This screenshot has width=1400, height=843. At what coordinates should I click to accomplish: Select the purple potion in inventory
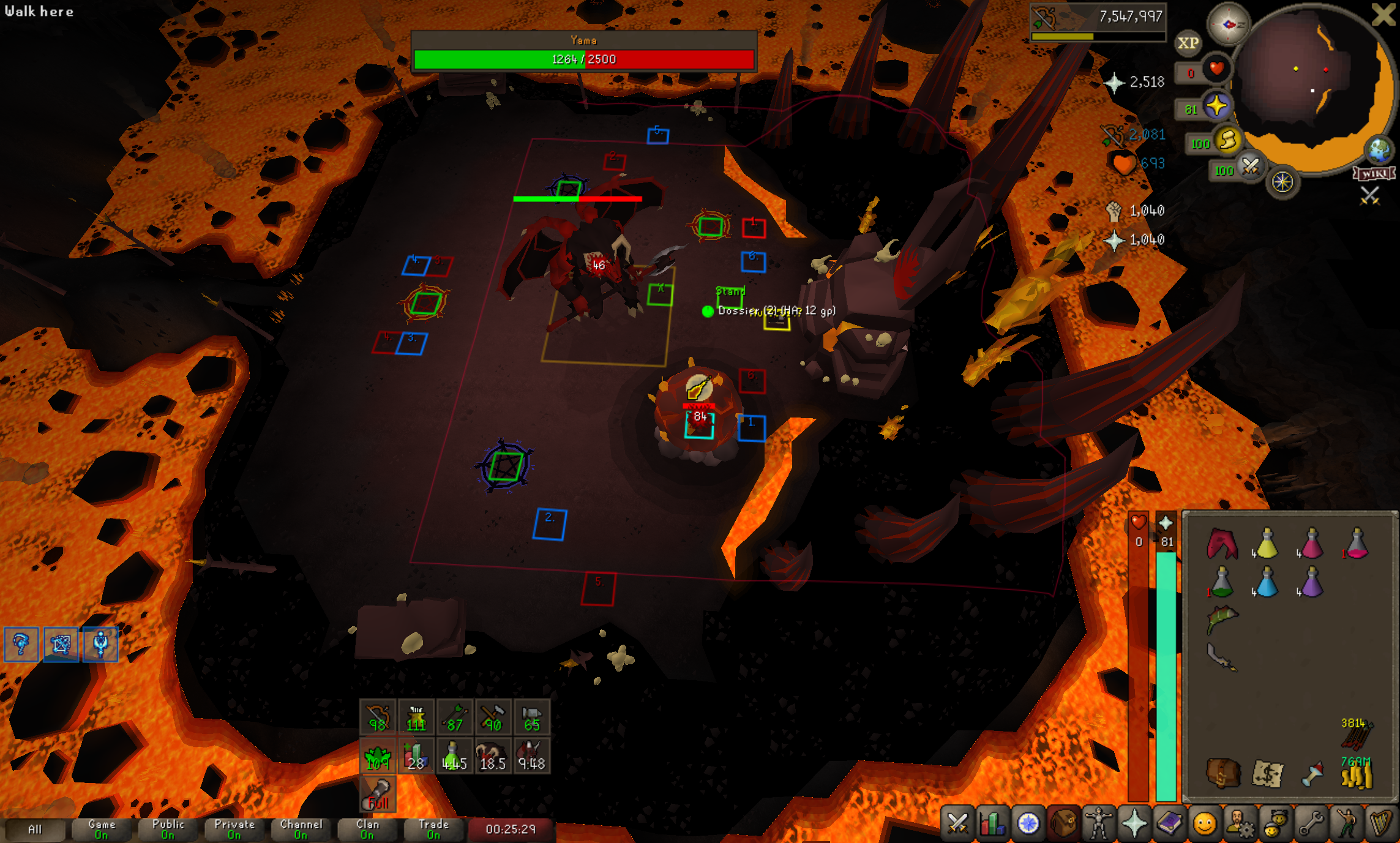pos(1311,582)
